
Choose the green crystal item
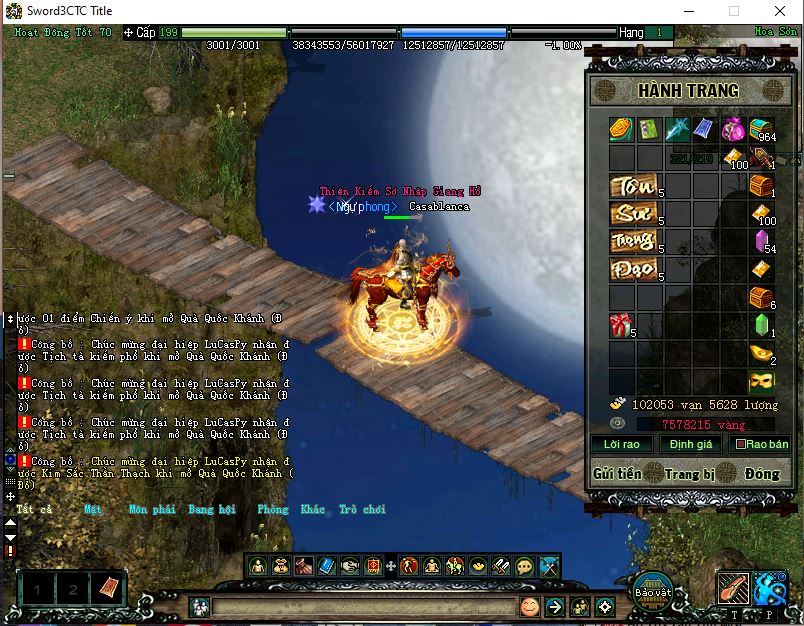coord(761,326)
